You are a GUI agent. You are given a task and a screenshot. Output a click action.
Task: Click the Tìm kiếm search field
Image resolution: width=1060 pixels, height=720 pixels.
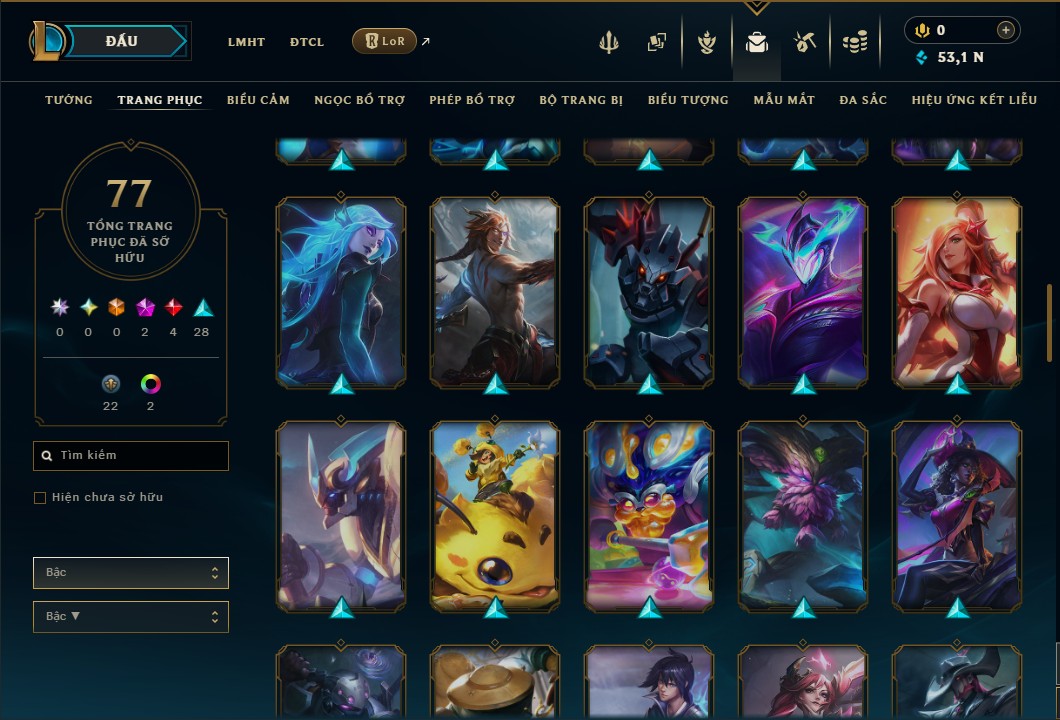click(x=131, y=456)
